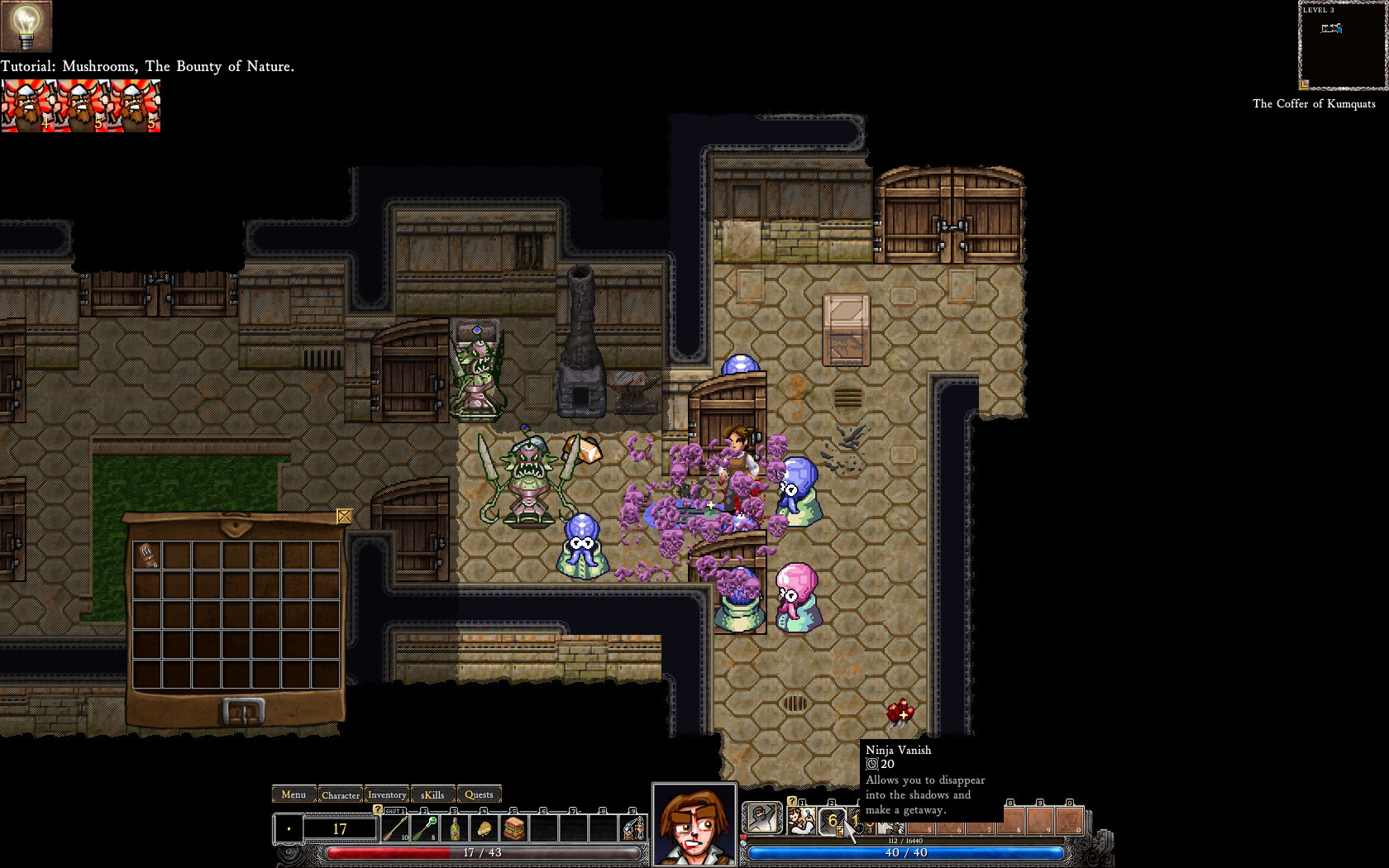Open the Character sheet
The height and width of the screenshot is (868, 1389).
(x=341, y=794)
